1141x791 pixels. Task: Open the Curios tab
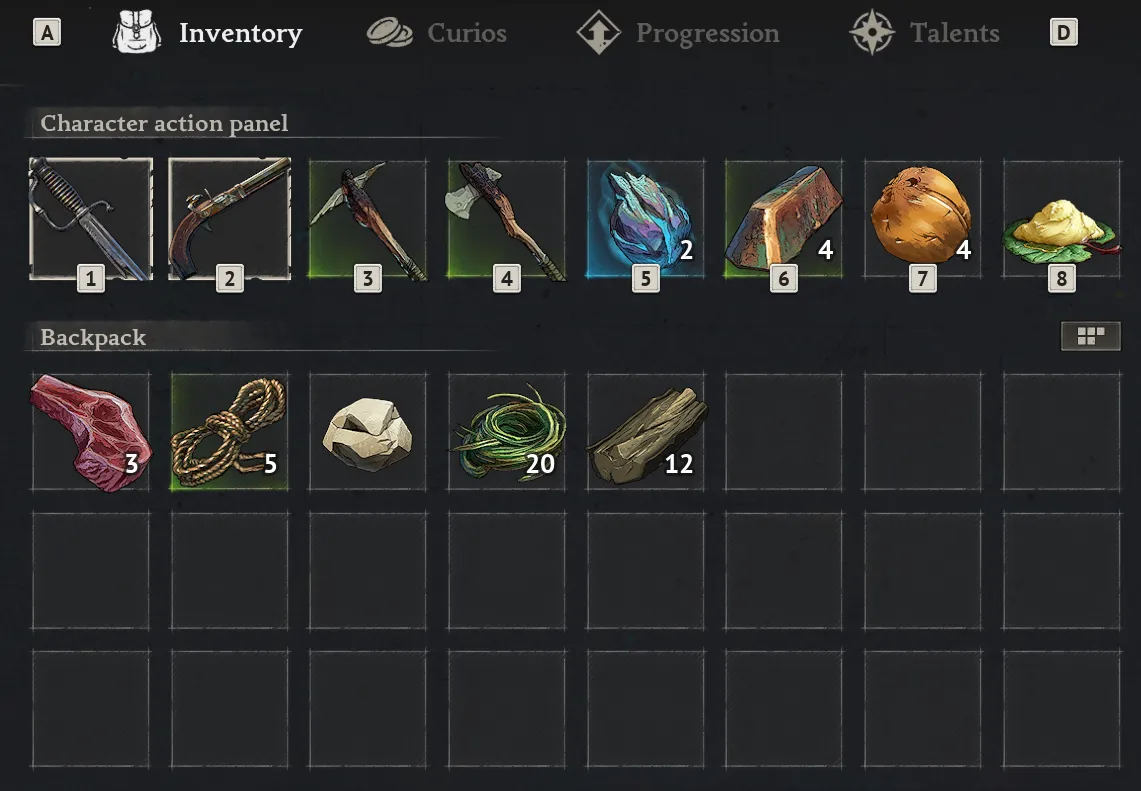[x=437, y=33]
